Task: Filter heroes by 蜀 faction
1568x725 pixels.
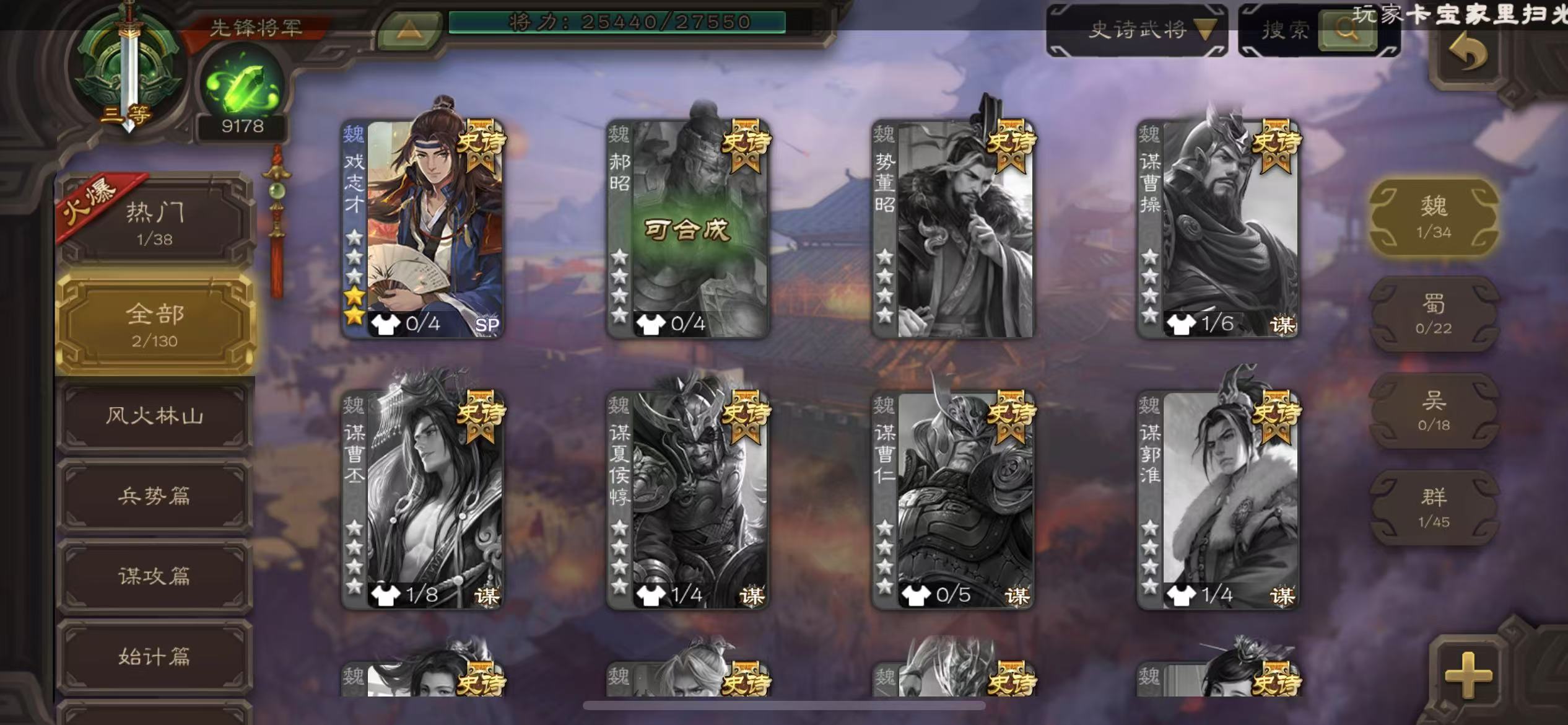Action: coord(1434,314)
